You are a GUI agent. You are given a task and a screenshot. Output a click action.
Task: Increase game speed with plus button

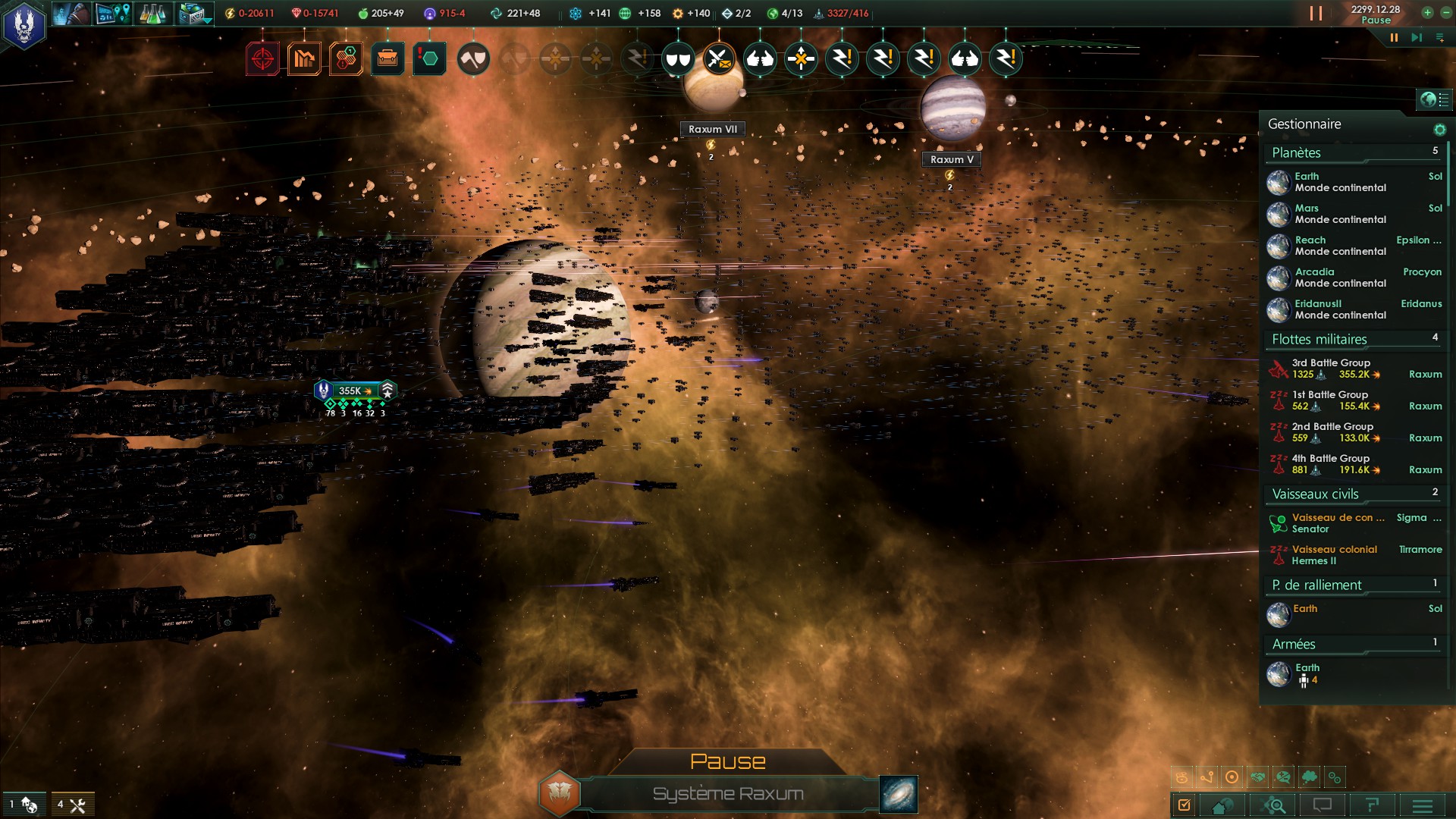click(x=1427, y=12)
